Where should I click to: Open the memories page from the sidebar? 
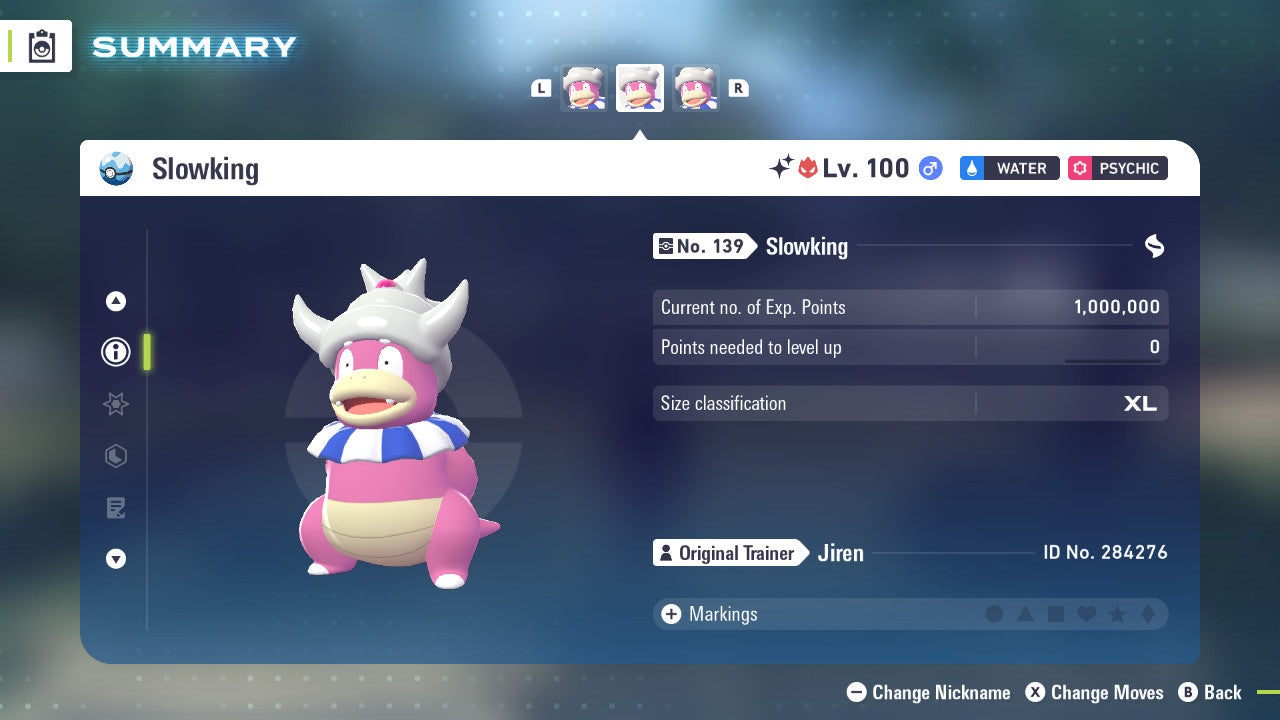coord(115,508)
